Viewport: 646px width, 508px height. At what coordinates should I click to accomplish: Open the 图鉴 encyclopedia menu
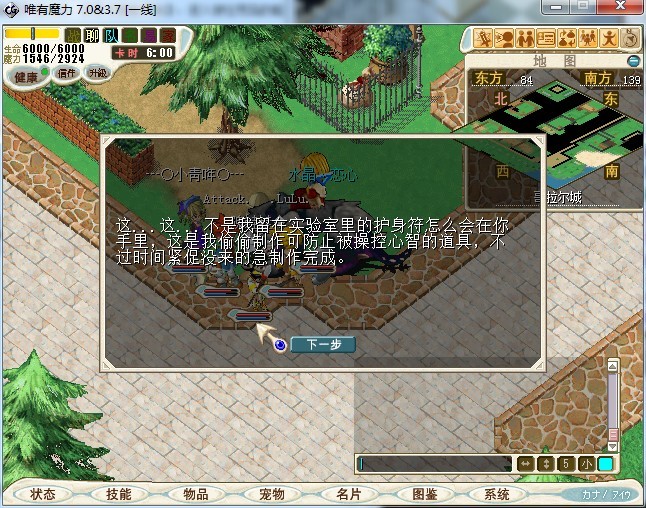pos(423,494)
